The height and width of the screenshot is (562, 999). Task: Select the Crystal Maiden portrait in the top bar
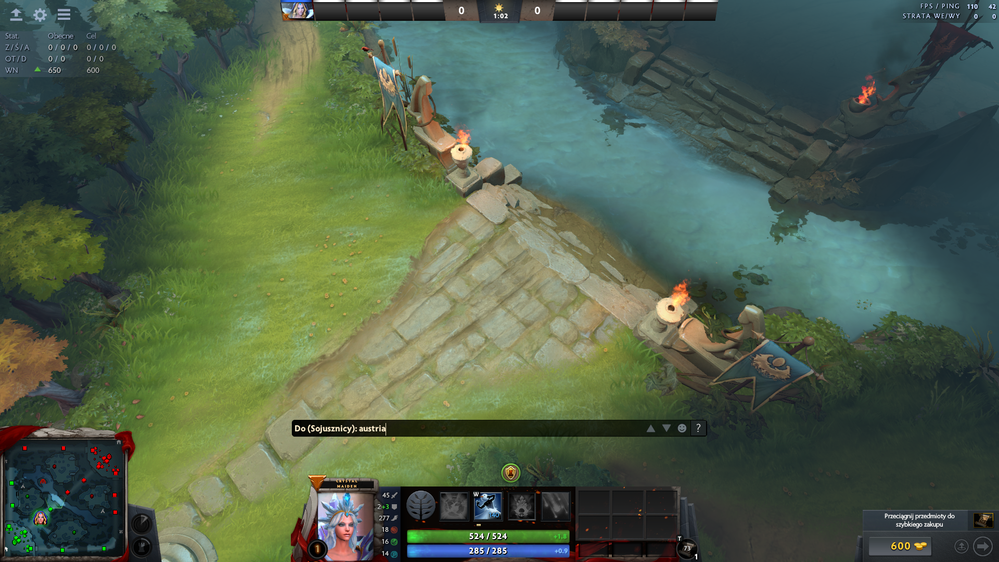[298, 11]
